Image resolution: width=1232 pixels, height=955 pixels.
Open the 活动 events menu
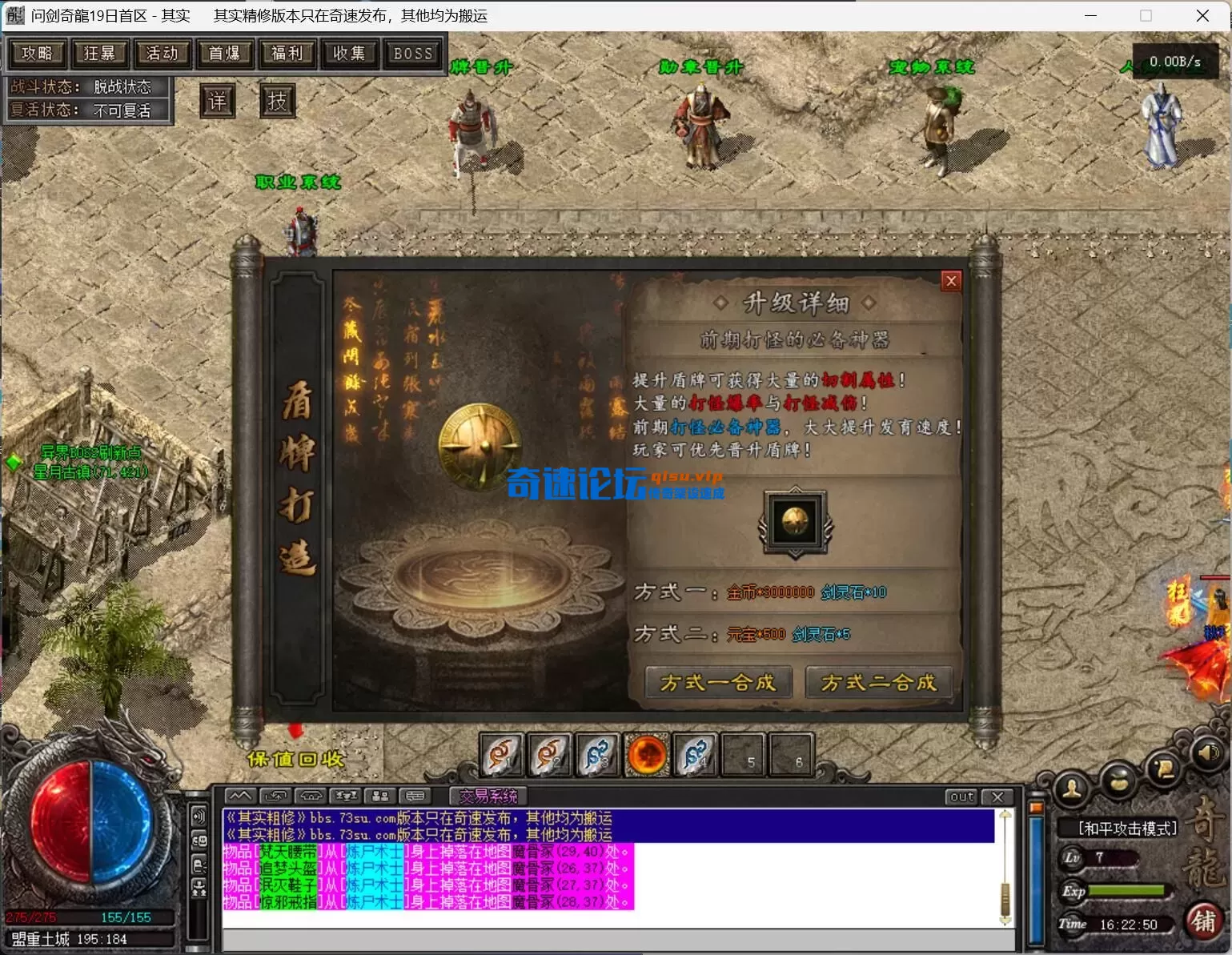[x=162, y=54]
